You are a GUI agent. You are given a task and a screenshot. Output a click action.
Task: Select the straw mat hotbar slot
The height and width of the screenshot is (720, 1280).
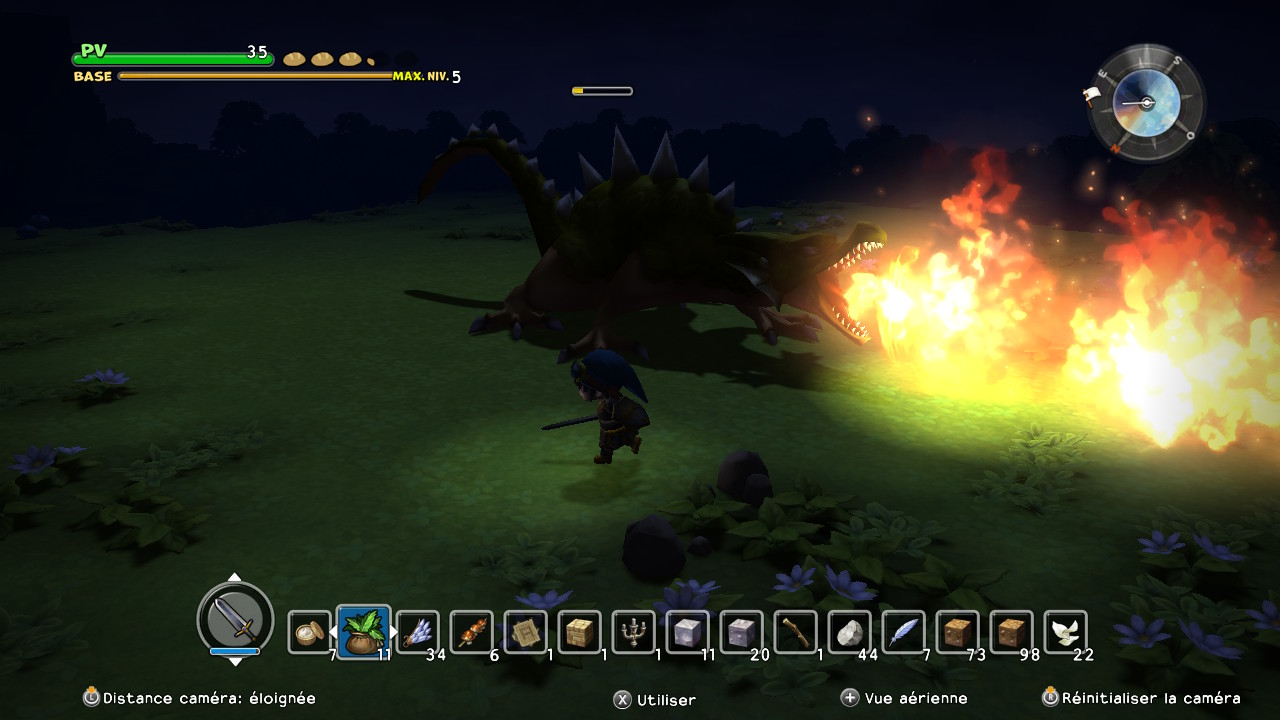click(x=526, y=632)
